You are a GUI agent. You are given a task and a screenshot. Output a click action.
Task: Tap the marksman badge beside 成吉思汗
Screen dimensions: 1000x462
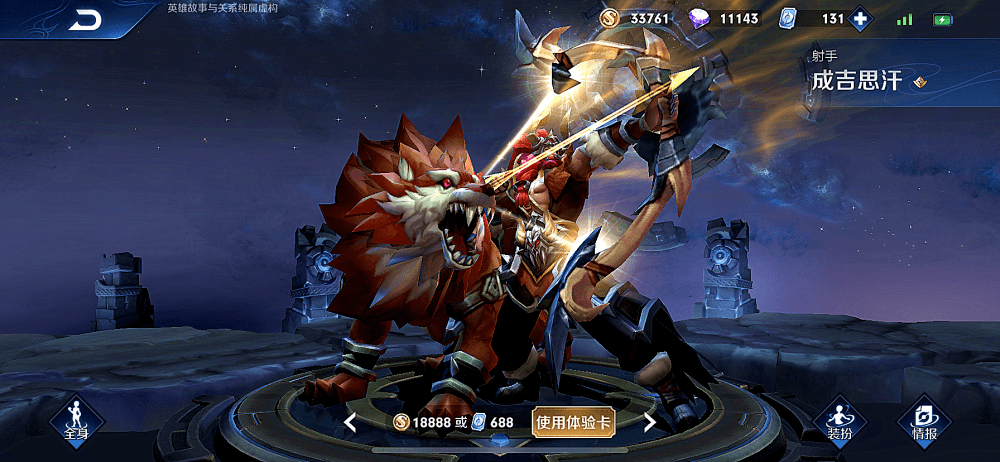(920, 81)
